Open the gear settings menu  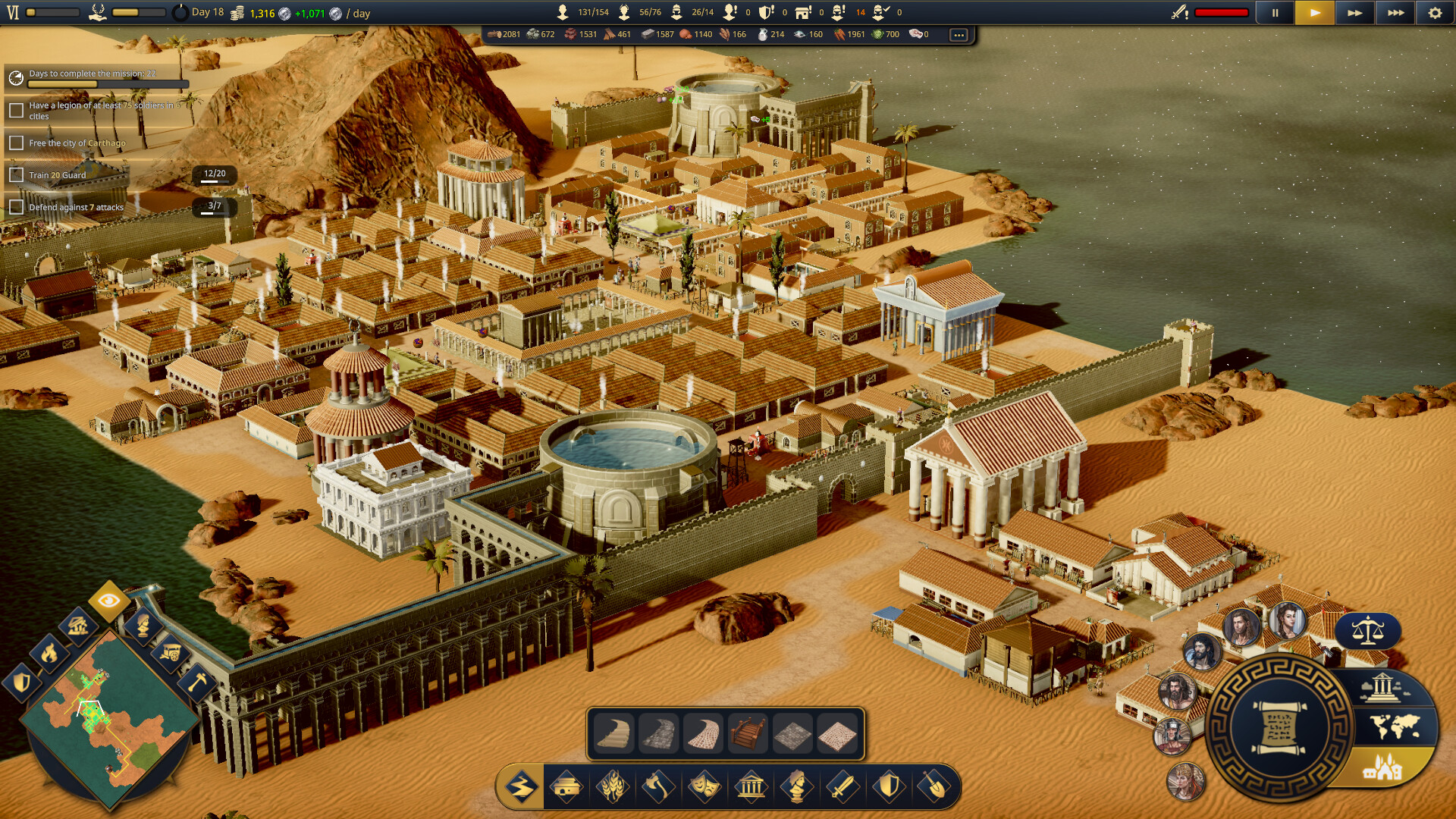click(x=1435, y=13)
